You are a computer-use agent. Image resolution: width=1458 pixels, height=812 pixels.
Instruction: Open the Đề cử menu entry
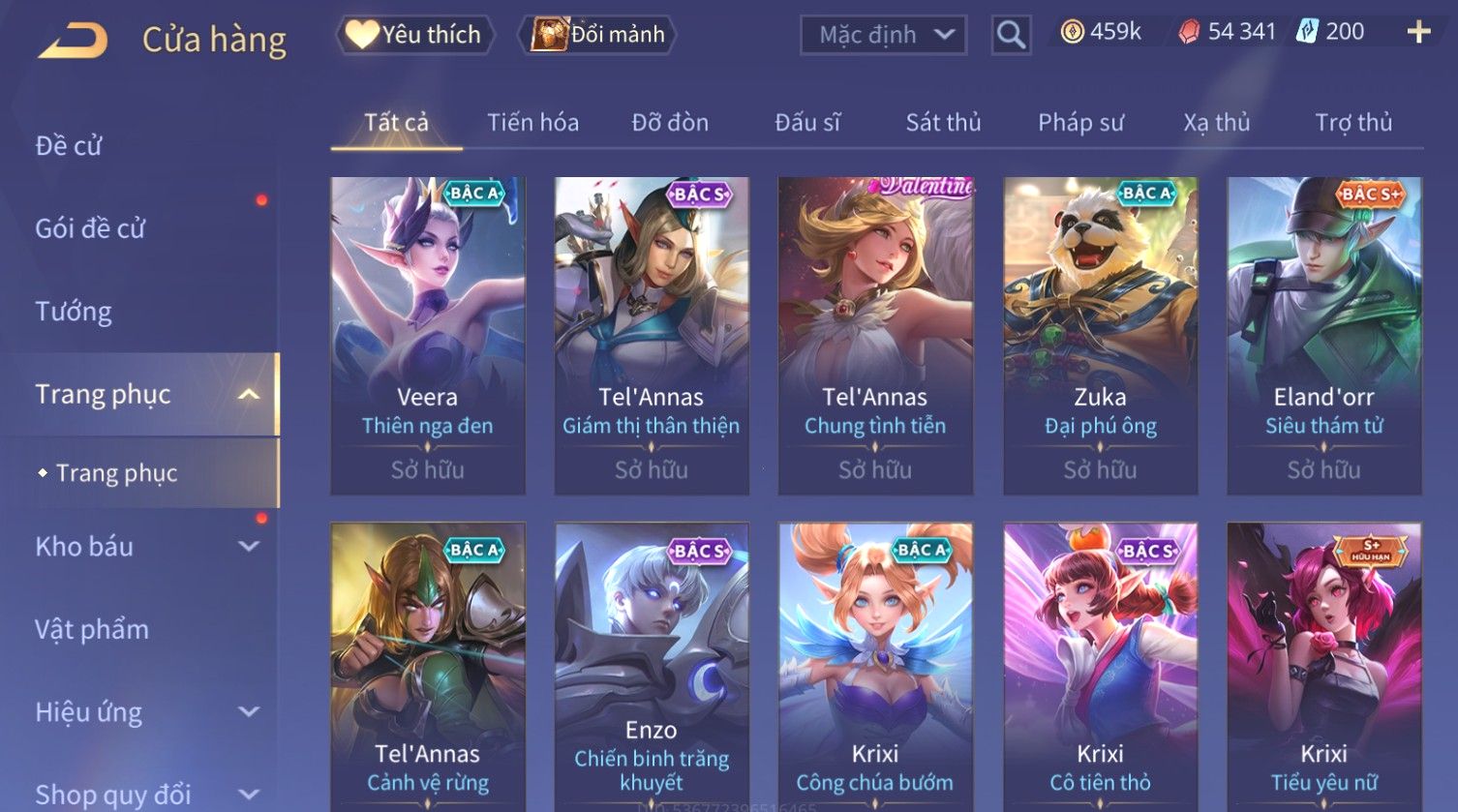tap(69, 146)
